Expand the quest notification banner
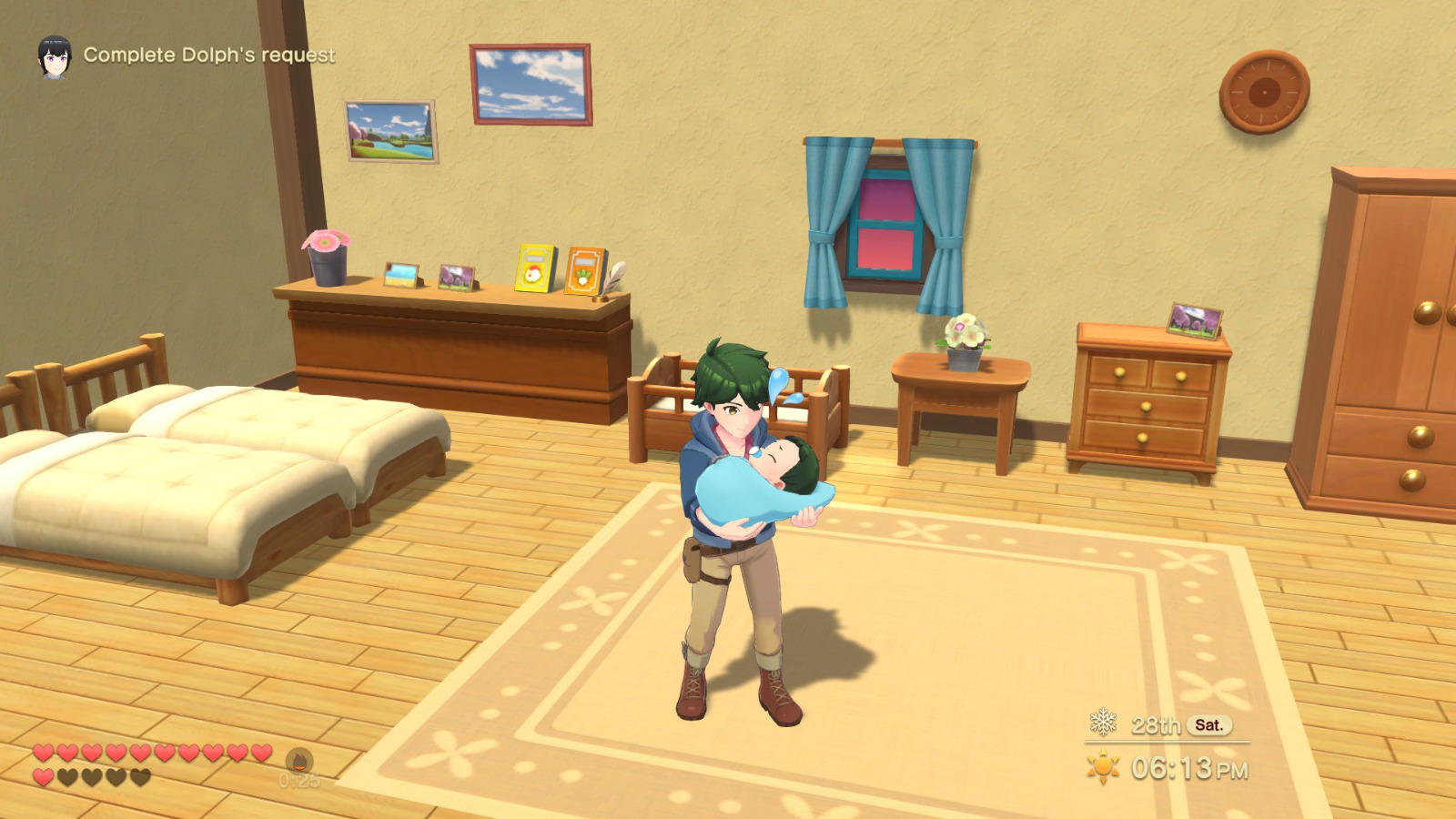The image size is (1456, 819). [x=182, y=55]
